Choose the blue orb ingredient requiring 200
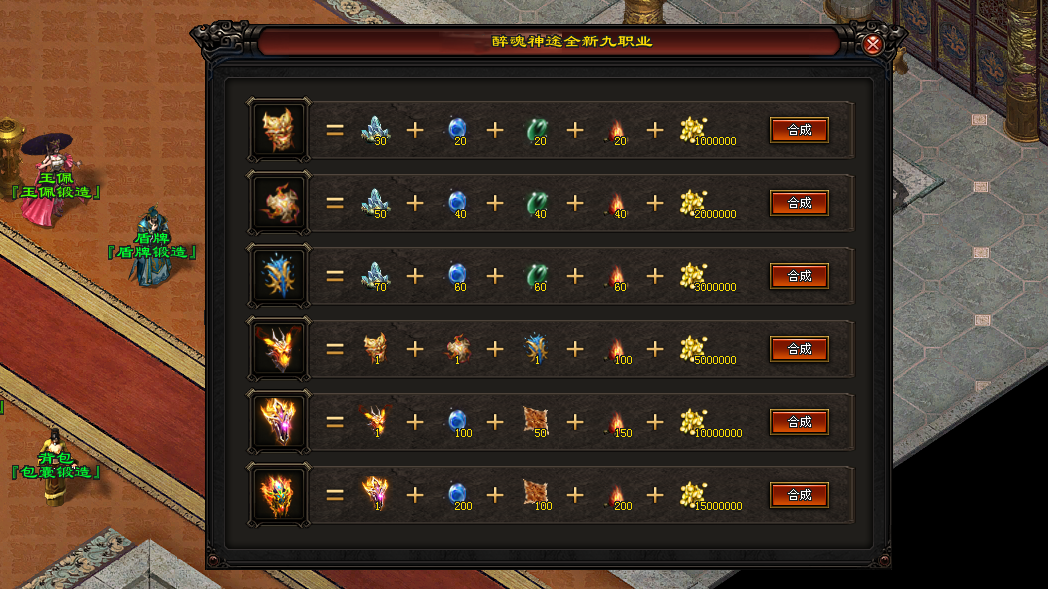Screen dimensions: 1048x589 pyautogui.click(x=456, y=493)
